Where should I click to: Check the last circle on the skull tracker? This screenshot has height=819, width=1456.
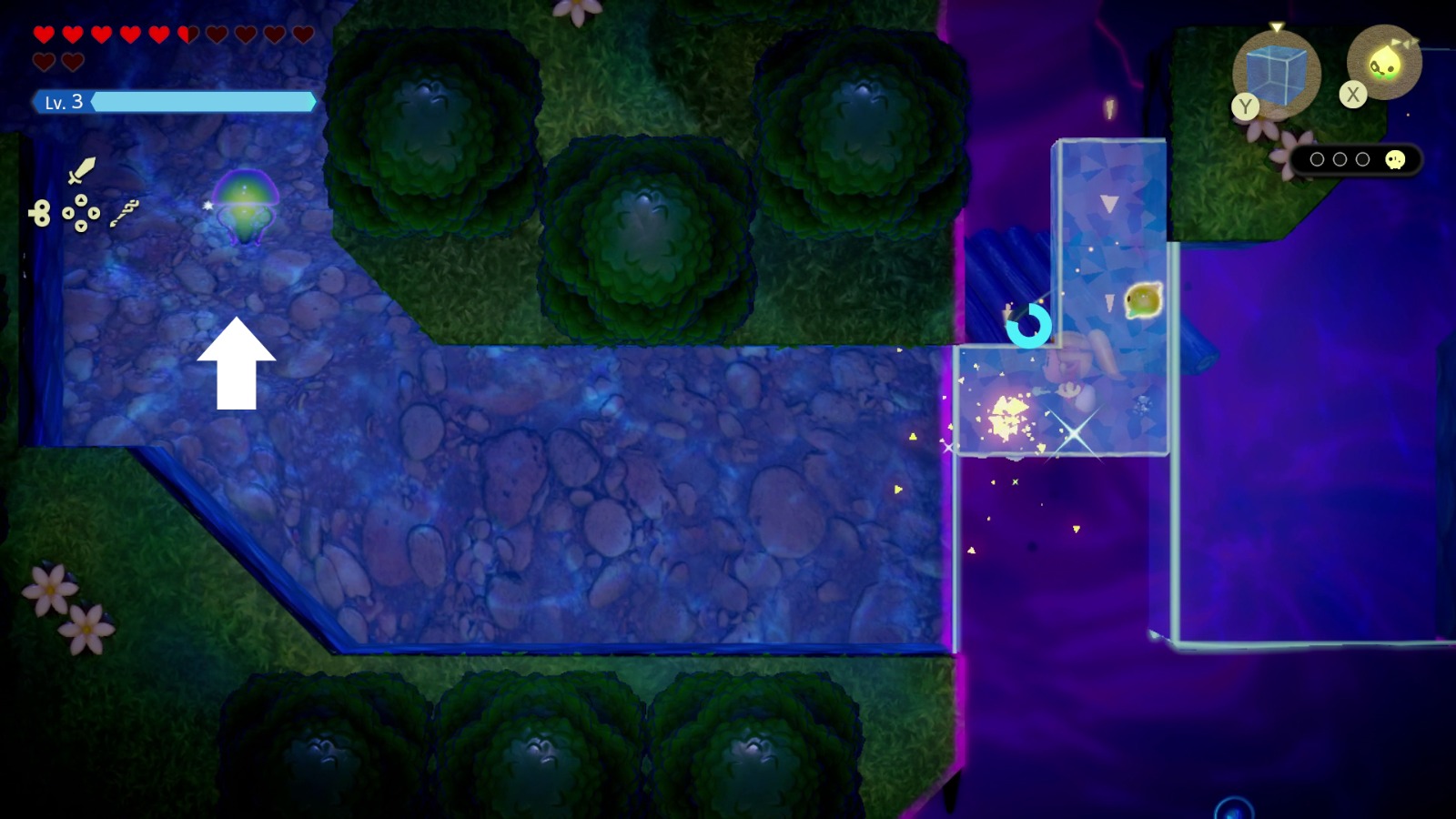(x=1363, y=158)
